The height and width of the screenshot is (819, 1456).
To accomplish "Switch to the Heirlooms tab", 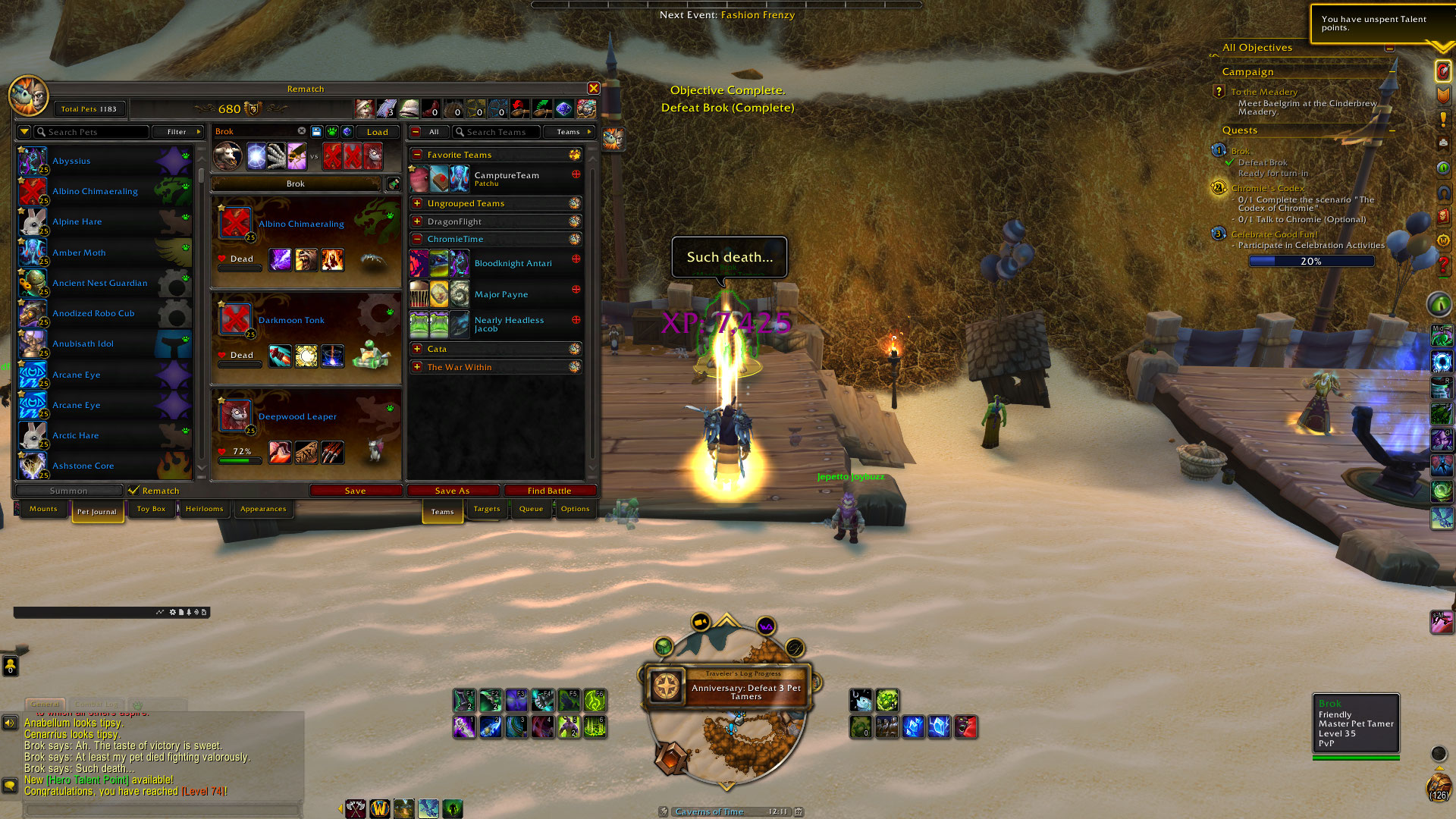I will [x=204, y=509].
